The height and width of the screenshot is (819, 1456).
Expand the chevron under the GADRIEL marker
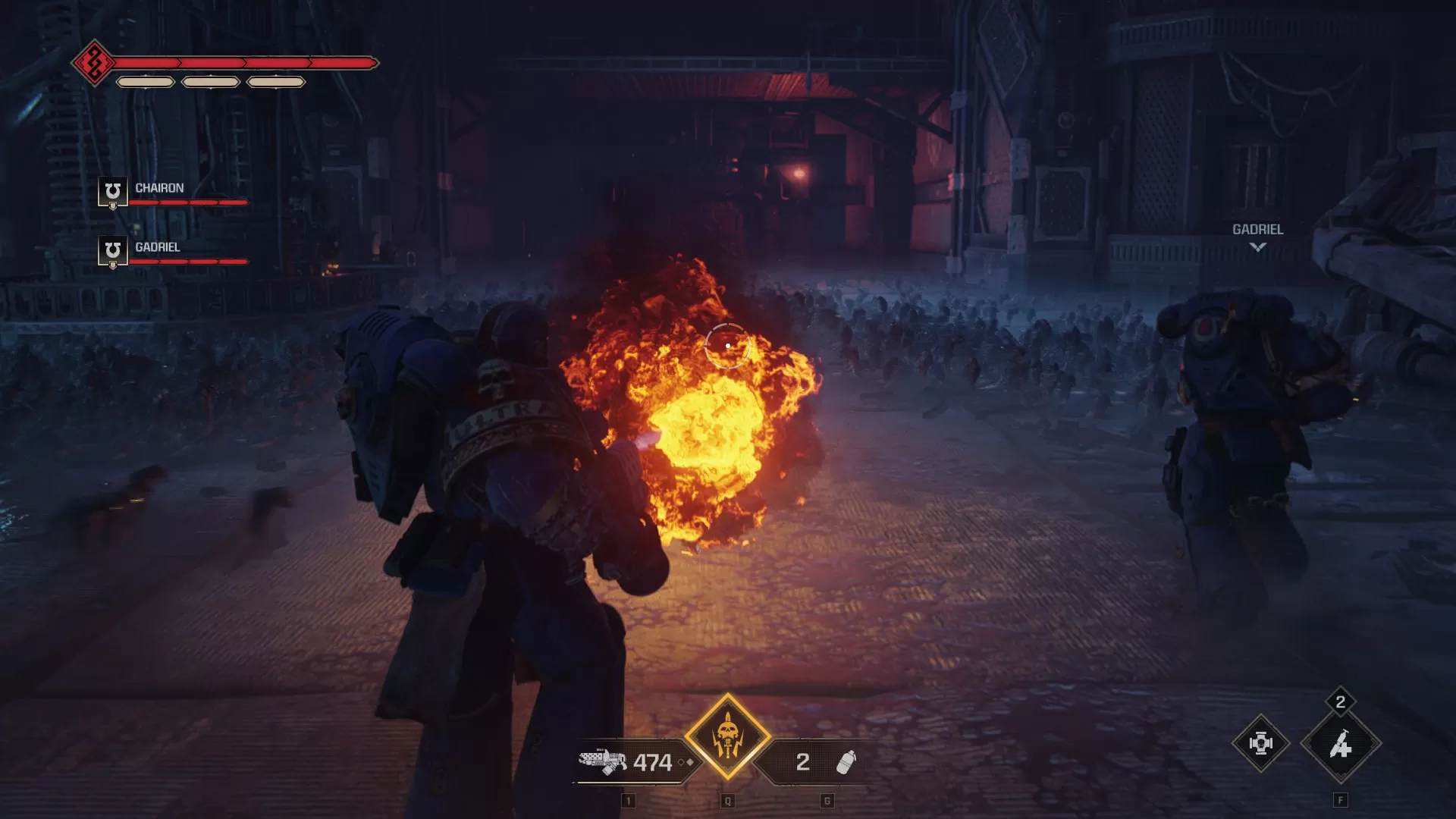[x=1257, y=247]
